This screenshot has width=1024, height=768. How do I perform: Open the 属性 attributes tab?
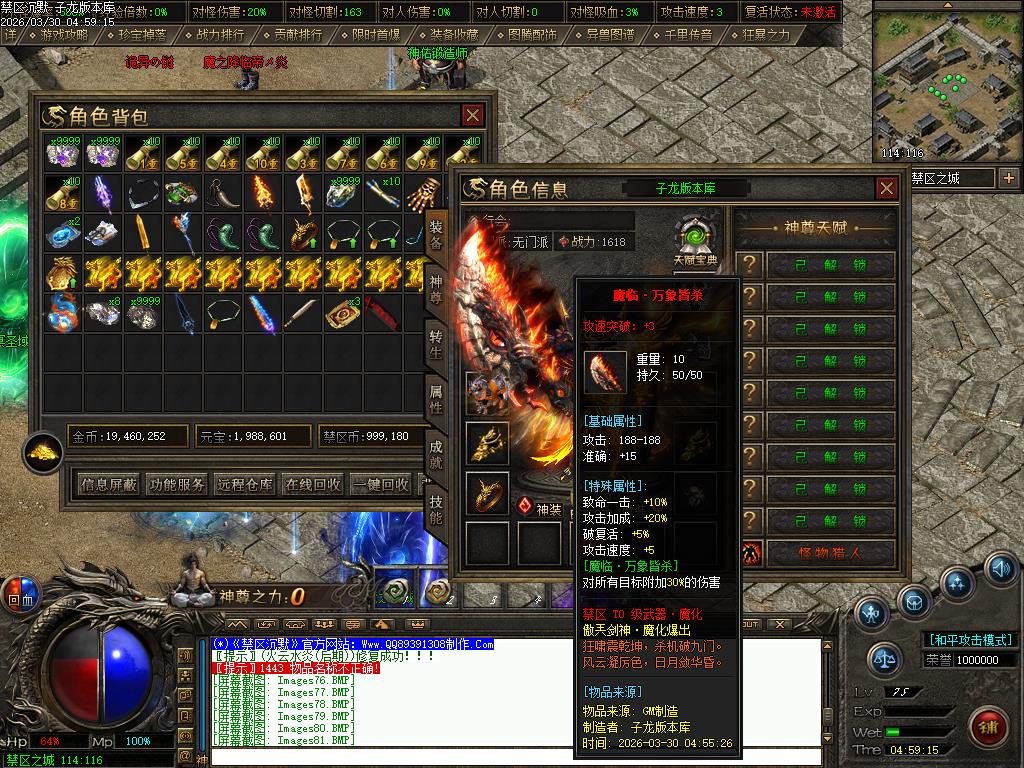[x=436, y=400]
